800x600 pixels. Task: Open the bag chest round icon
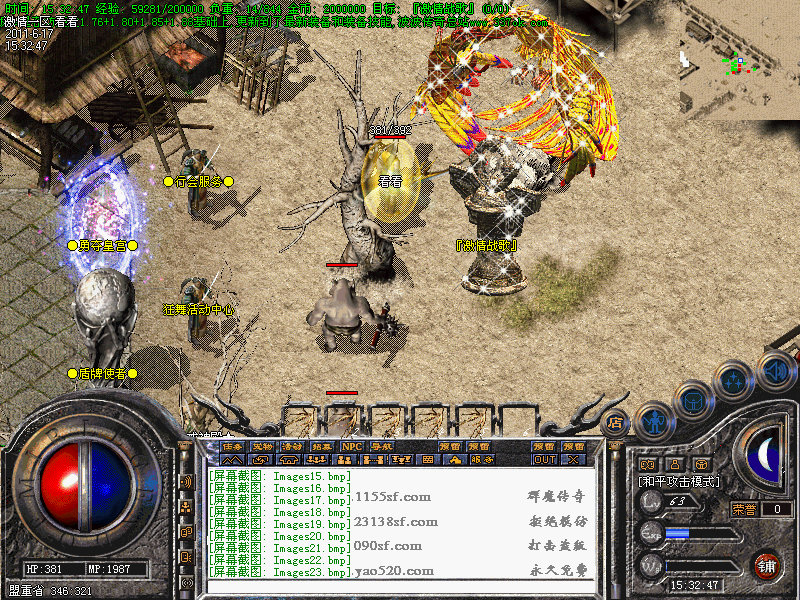click(x=694, y=400)
